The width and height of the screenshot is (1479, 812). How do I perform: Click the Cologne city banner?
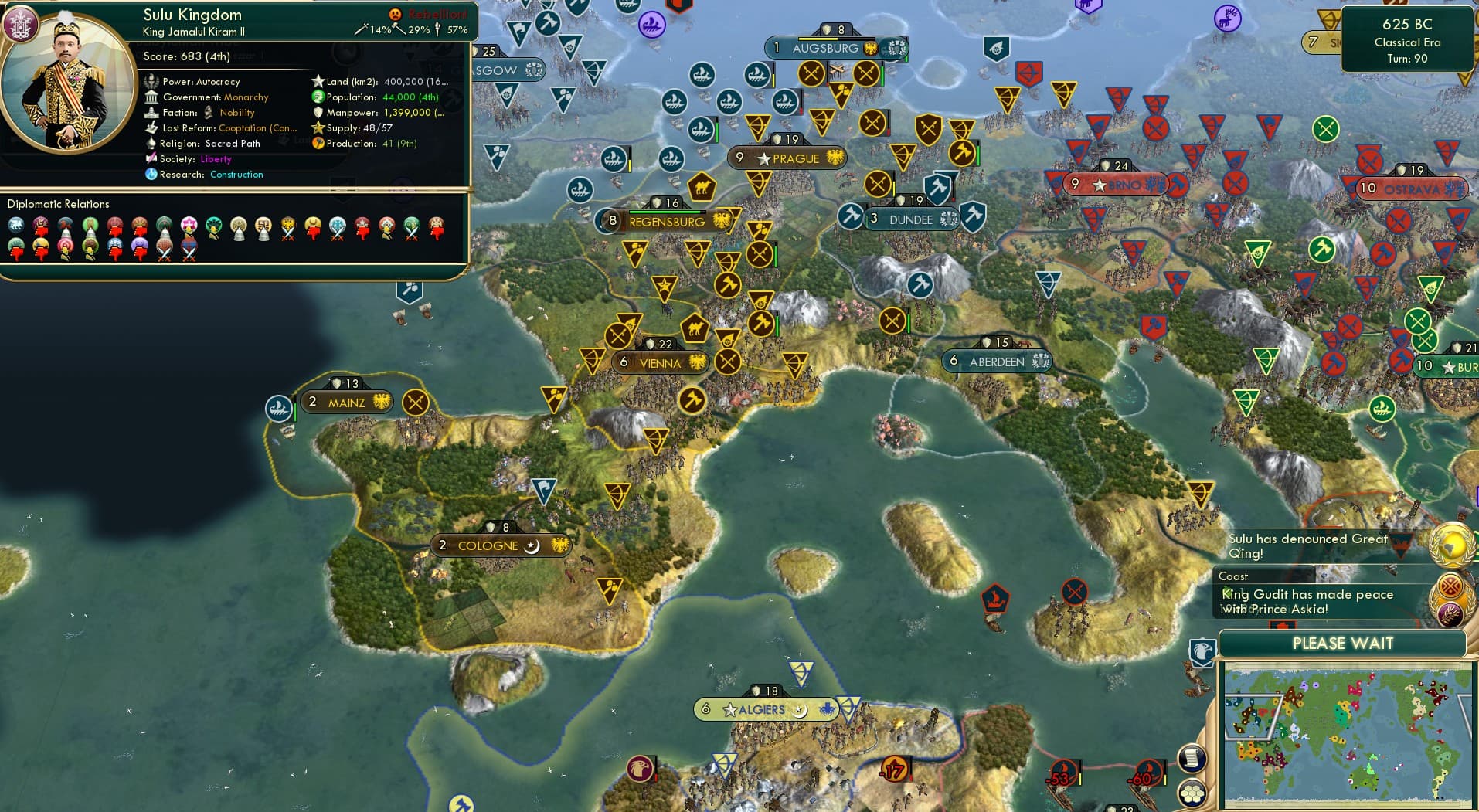(501, 545)
